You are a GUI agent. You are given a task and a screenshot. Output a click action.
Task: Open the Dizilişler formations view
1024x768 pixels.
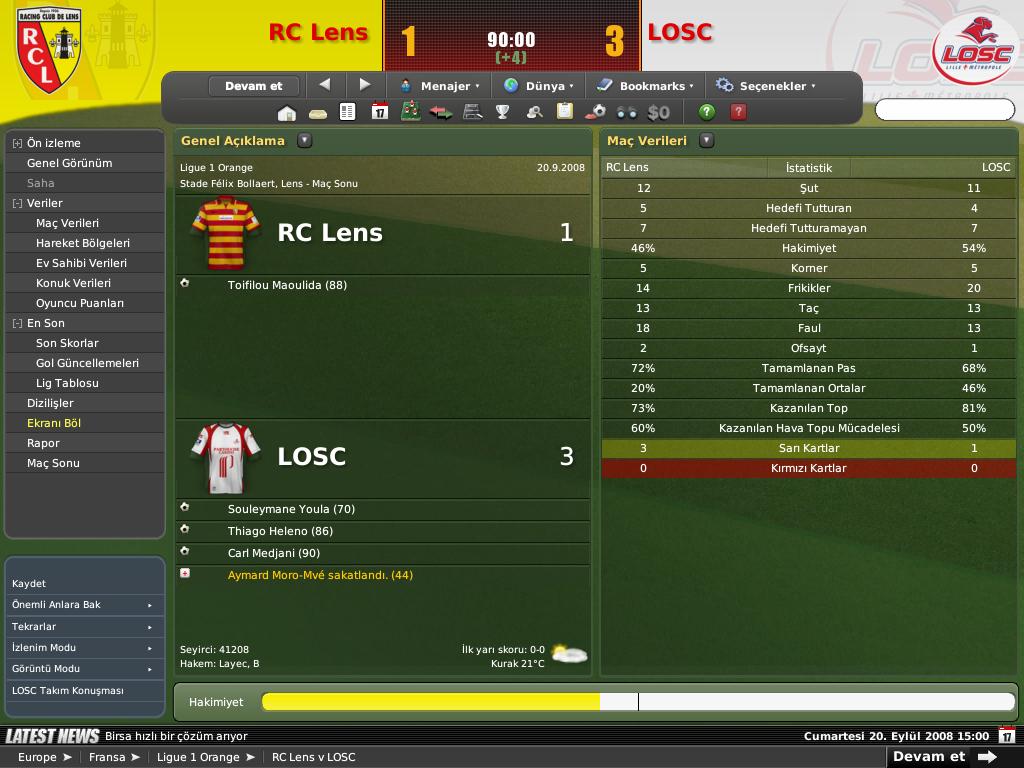[x=50, y=403]
